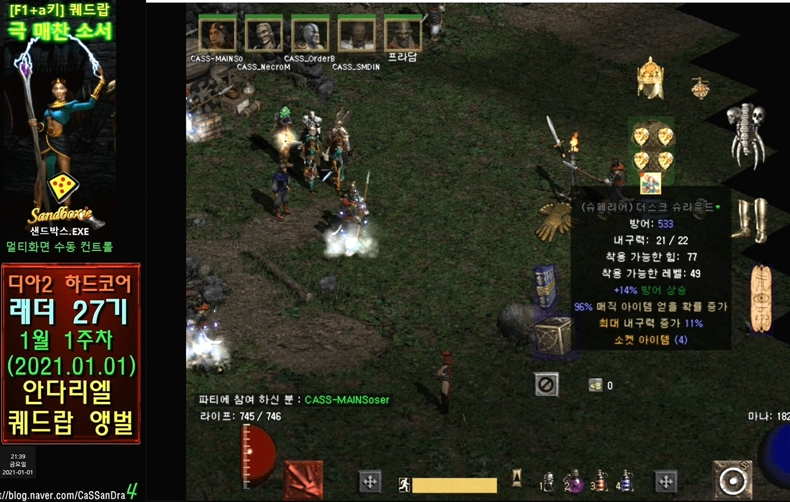The width and height of the screenshot is (790, 502).
Task: Toggle the run/walk button
Action: 404,485
